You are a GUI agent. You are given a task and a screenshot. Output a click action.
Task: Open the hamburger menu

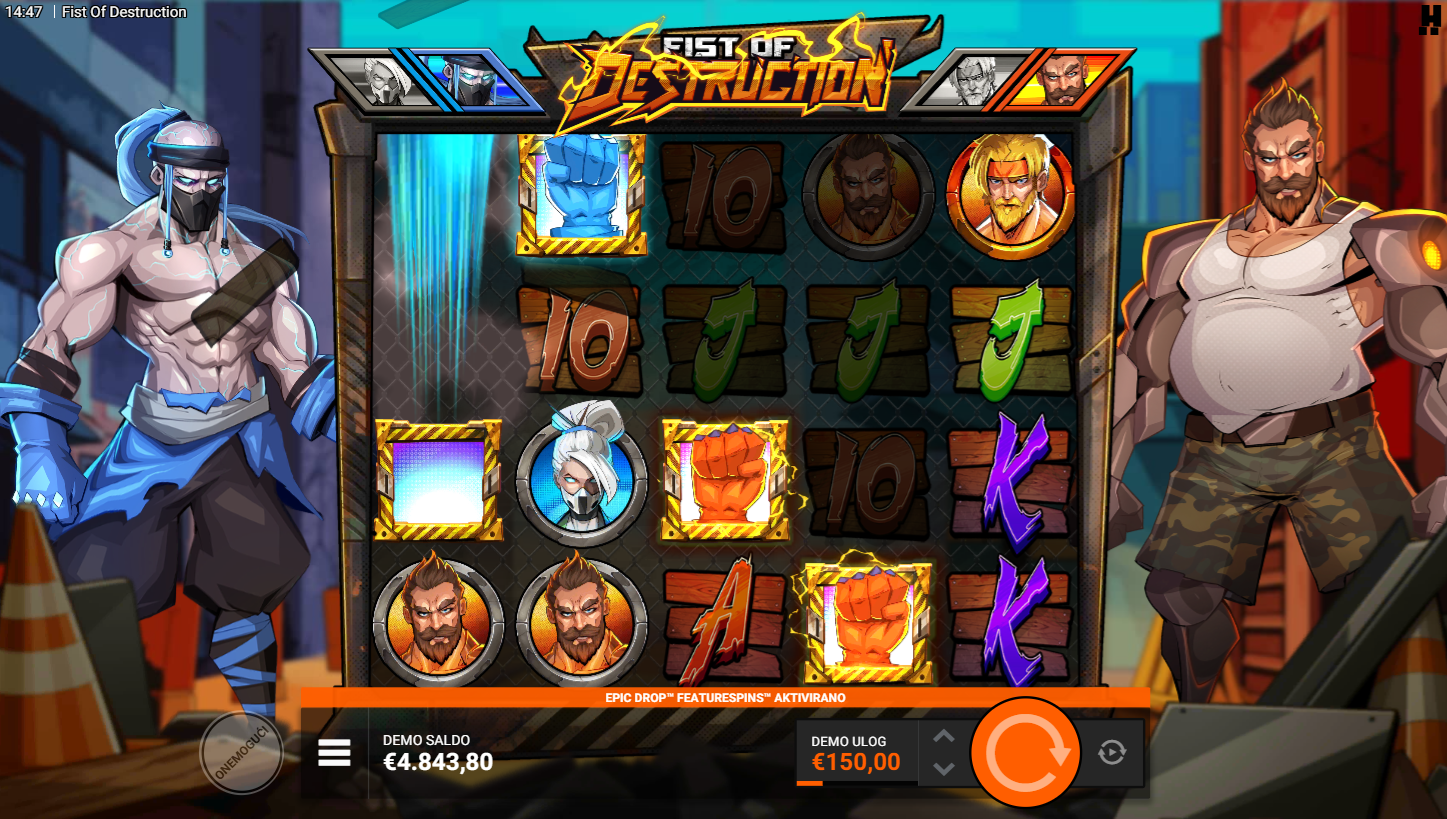coord(335,753)
